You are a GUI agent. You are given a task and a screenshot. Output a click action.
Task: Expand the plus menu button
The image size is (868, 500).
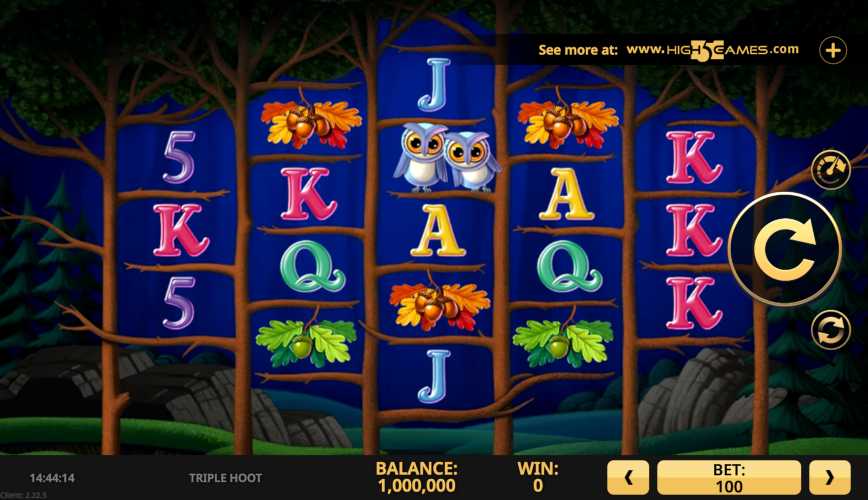click(833, 49)
